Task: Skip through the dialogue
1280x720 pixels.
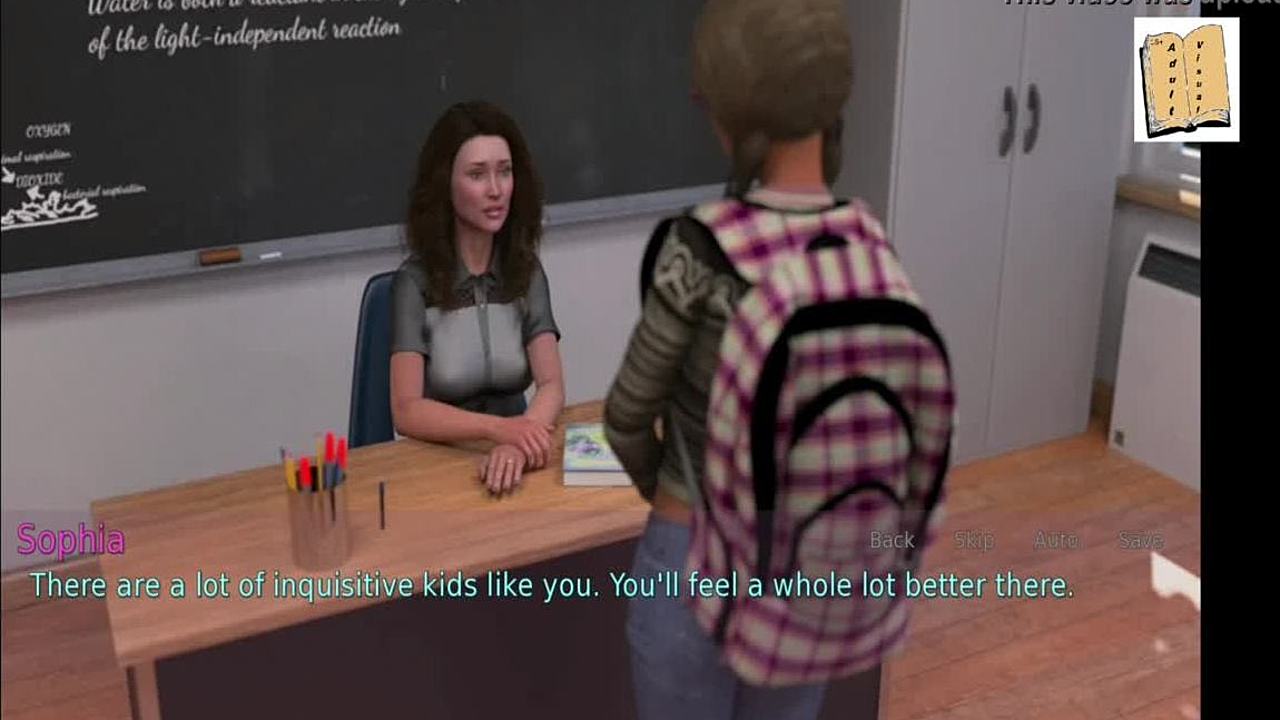Action: point(973,540)
